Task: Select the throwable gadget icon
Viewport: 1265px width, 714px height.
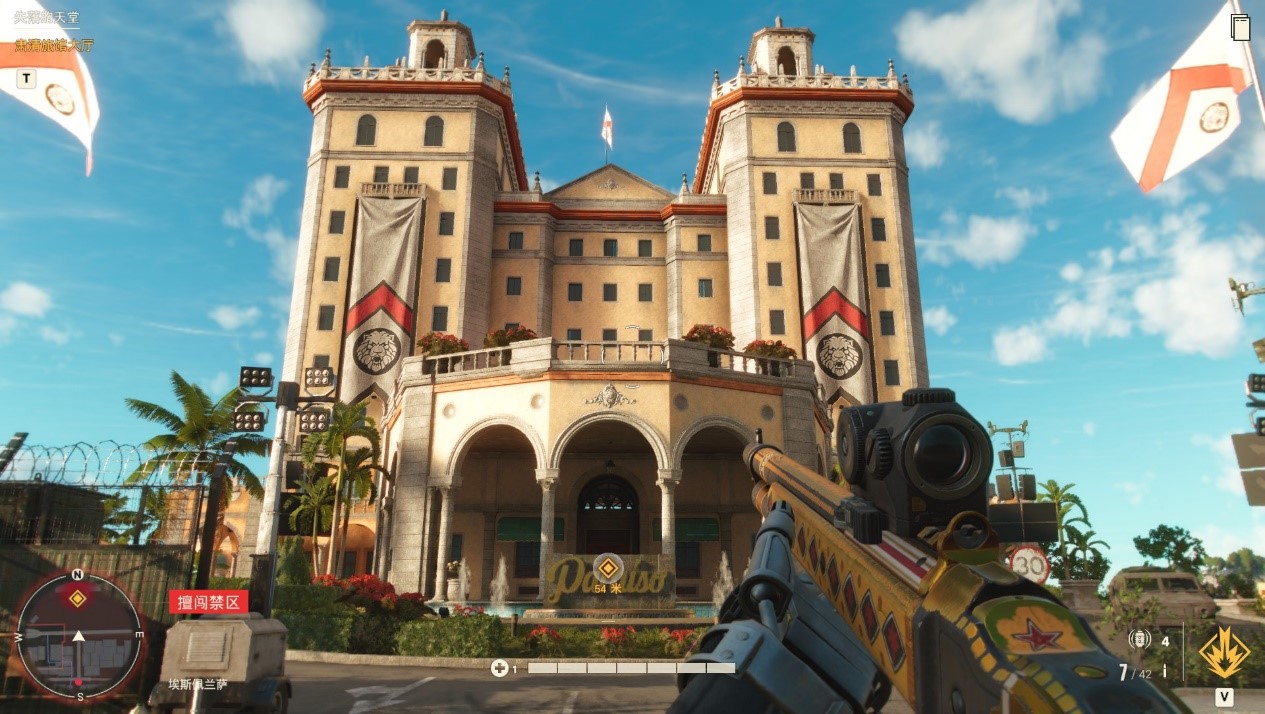Action: click(1139, 640)
